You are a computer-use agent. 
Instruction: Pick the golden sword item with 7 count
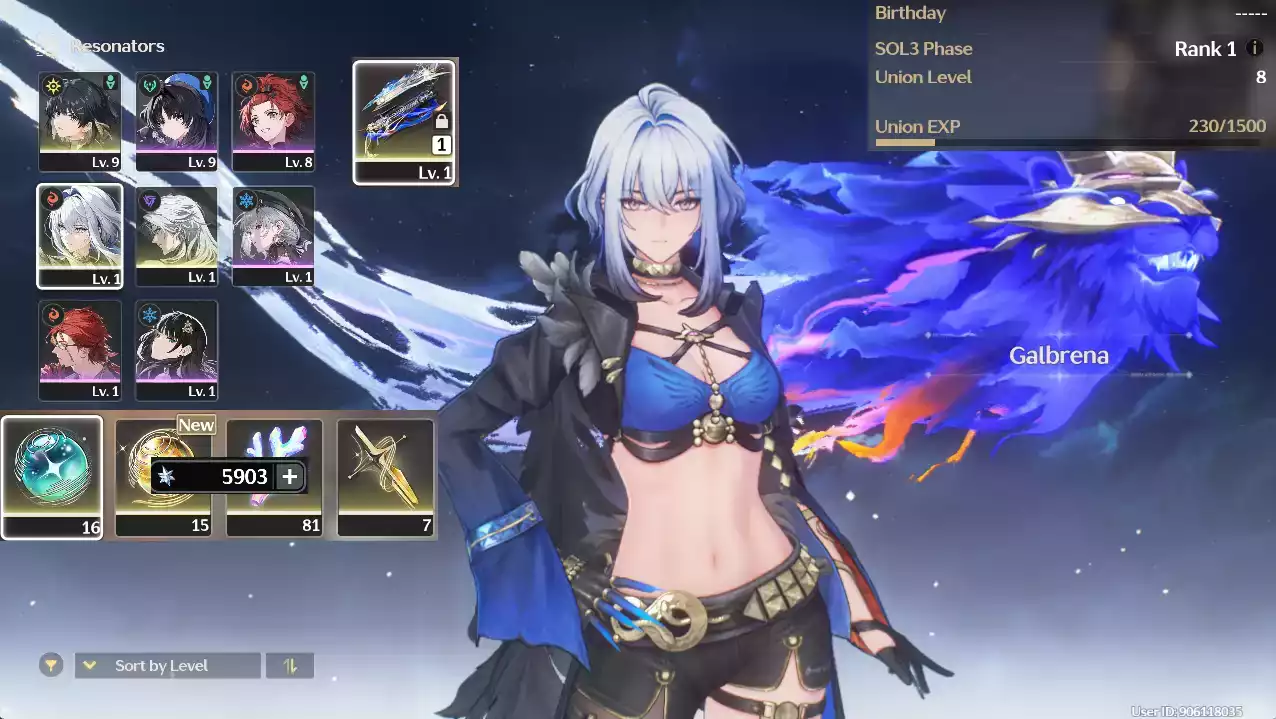pyautogui.click(x=385, y=477)
